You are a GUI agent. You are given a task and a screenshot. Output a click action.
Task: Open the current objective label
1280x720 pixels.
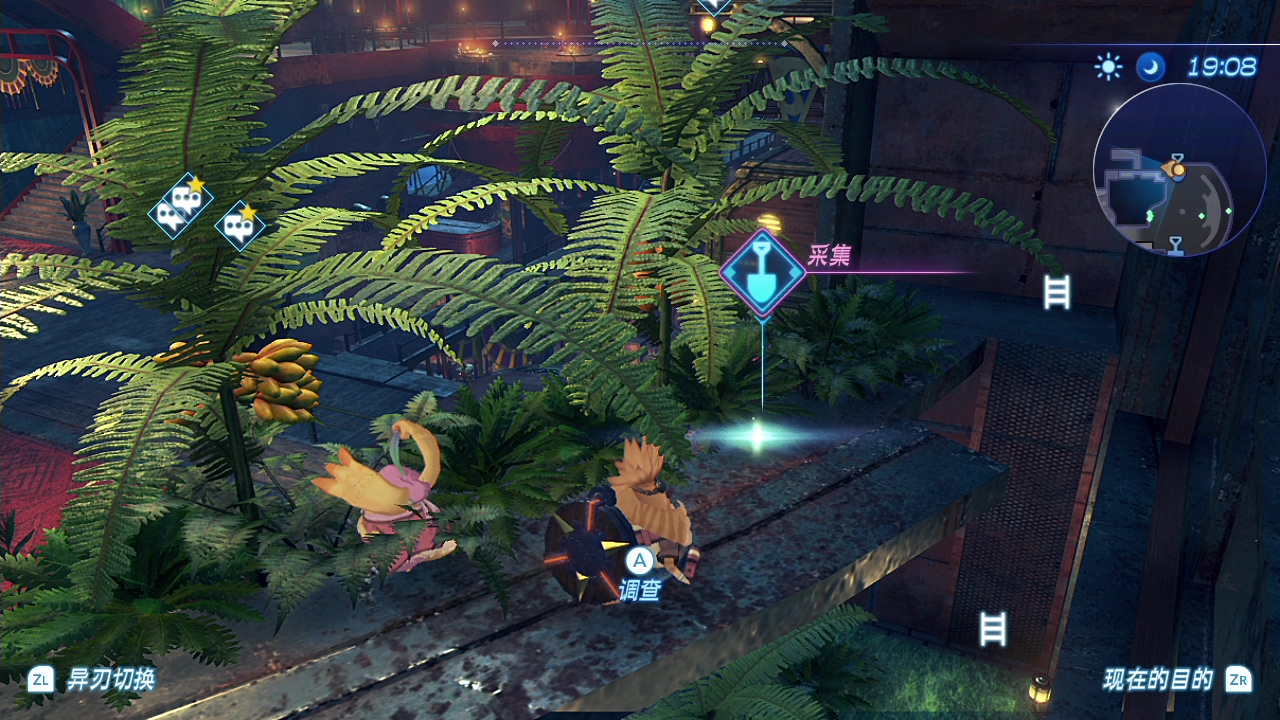click(x=1158, y=680)
